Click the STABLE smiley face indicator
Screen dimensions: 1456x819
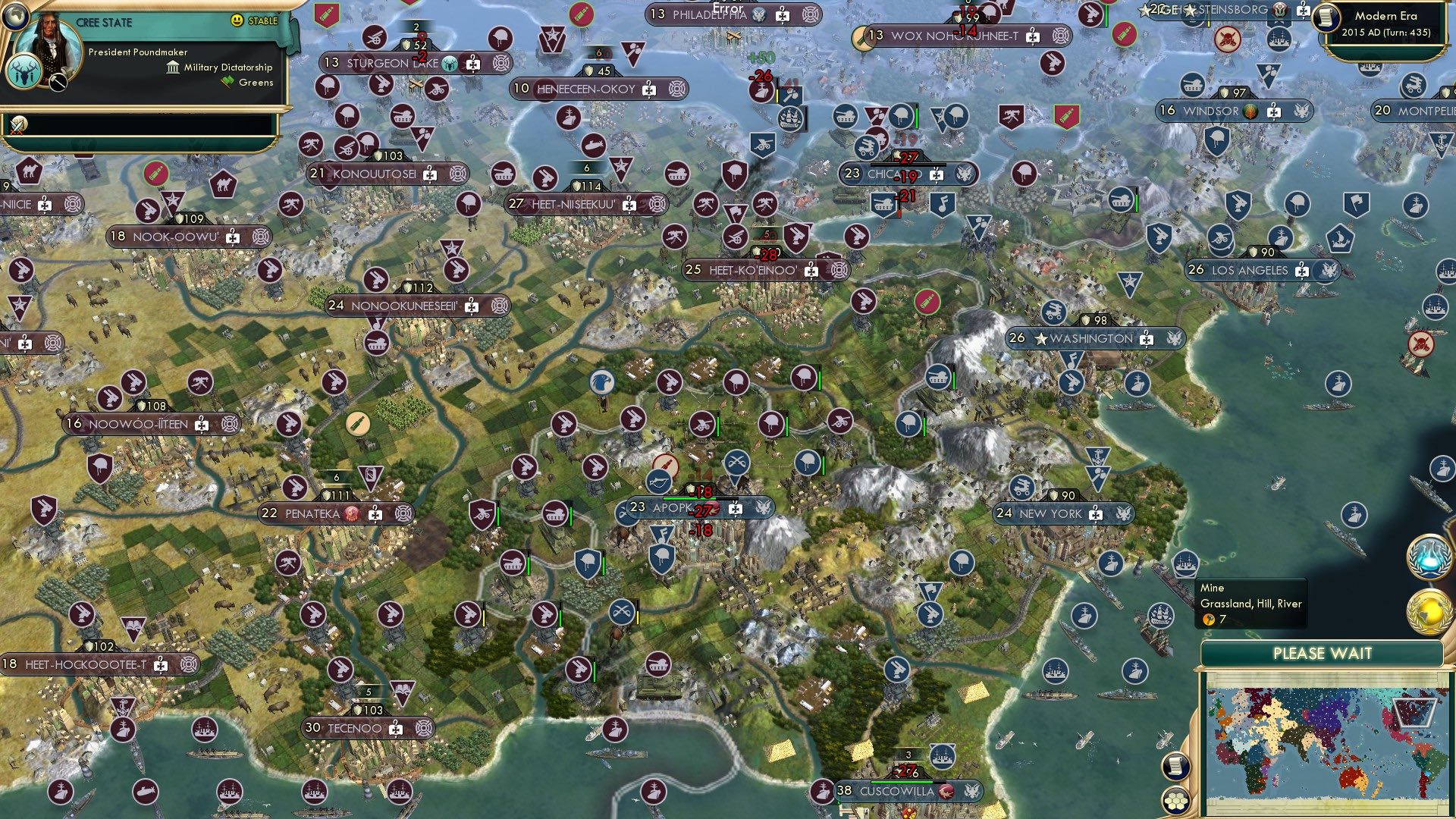[236, 20]
